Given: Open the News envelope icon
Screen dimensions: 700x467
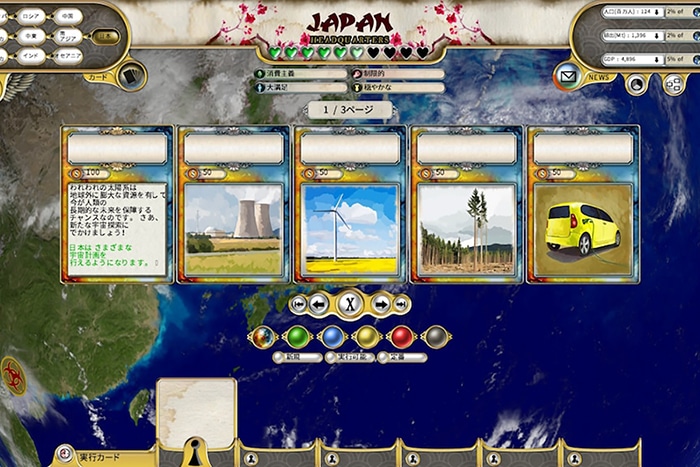Looking at the screenshot, I should coord(568,76).
